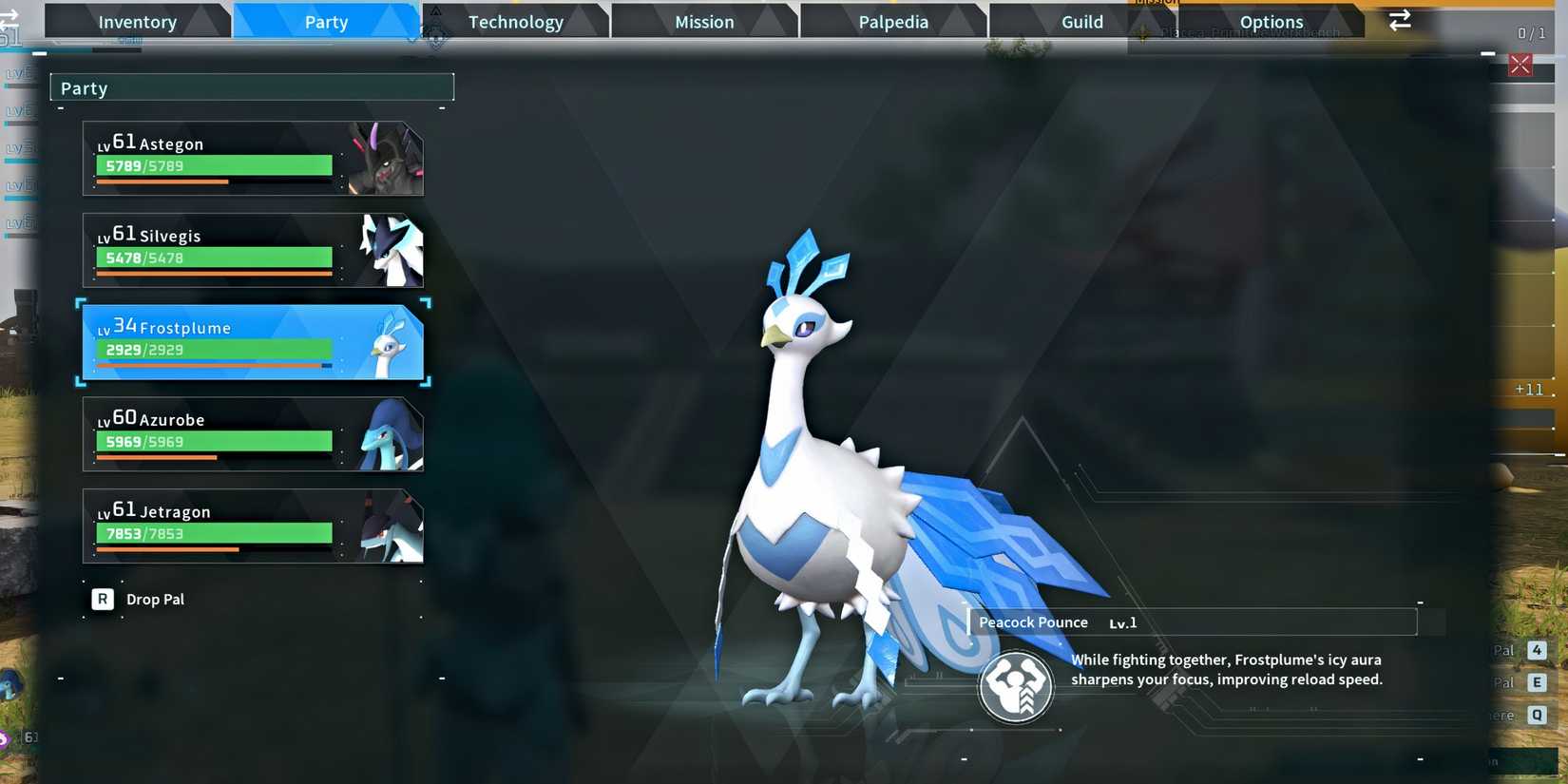Switch to the Inventory tab
Viewport: 1568px width, 784px height.
pos(137,21)
